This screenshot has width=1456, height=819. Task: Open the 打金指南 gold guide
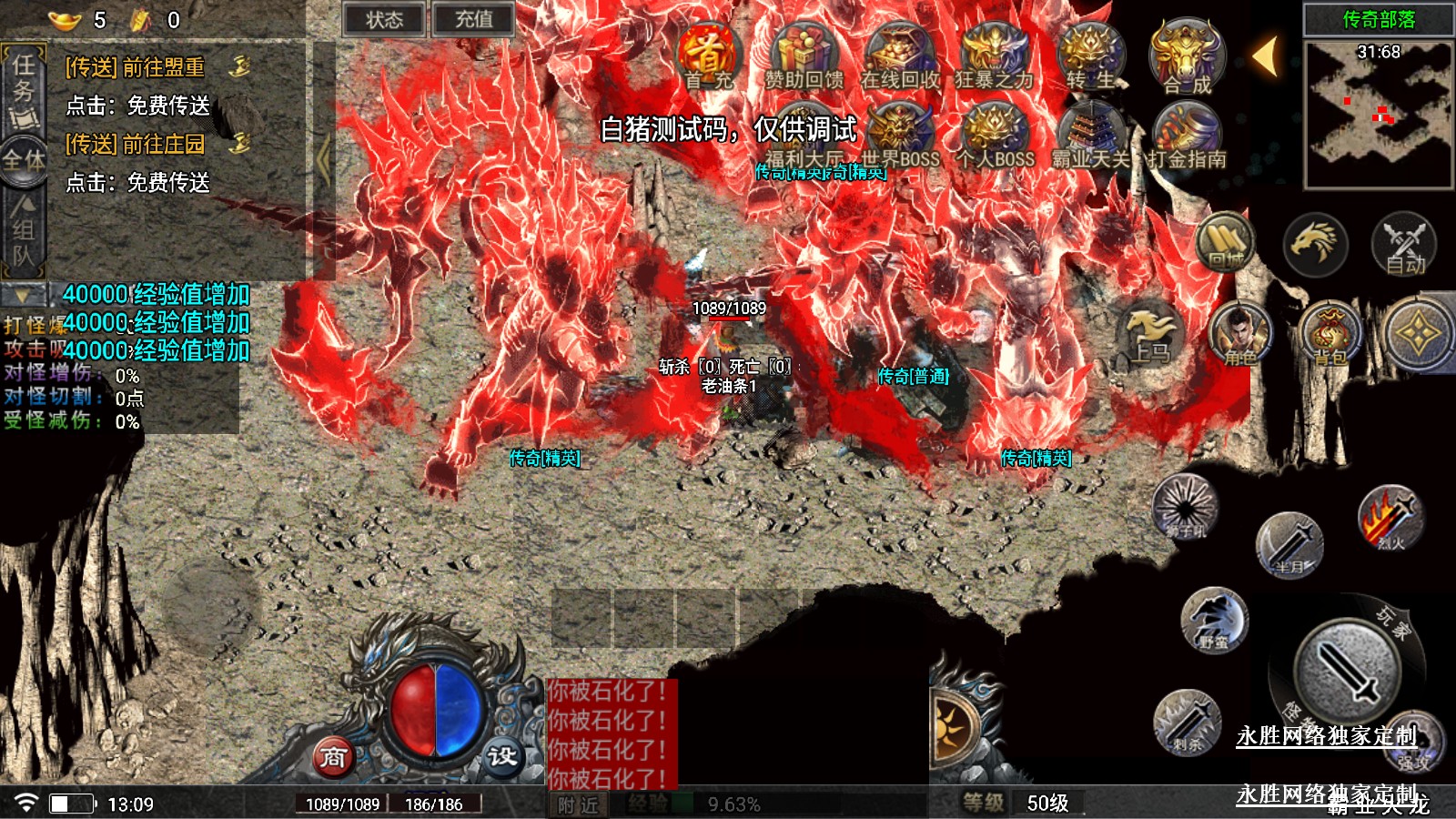tap(1187, 138)
